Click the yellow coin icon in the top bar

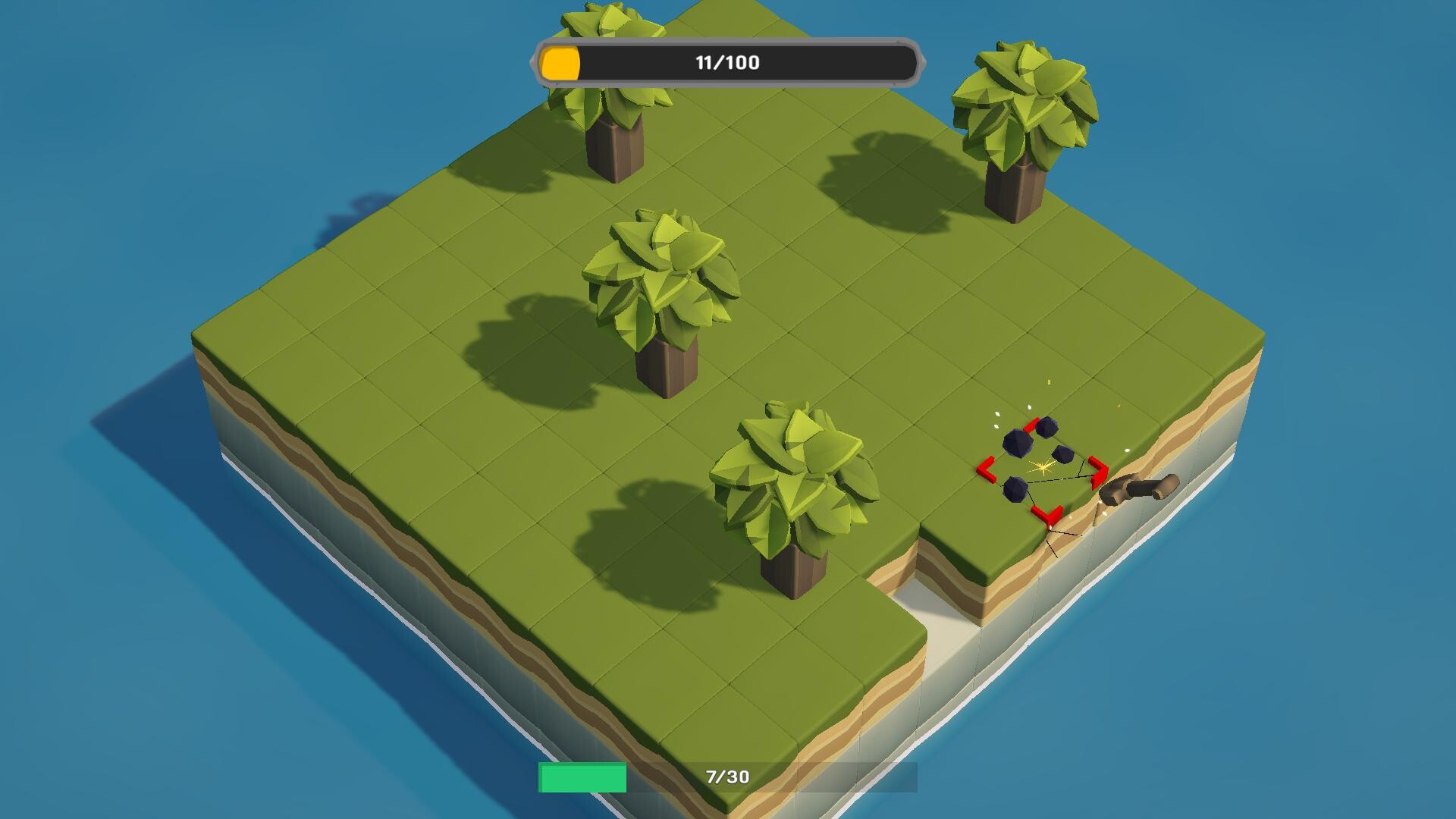point(560,64)
